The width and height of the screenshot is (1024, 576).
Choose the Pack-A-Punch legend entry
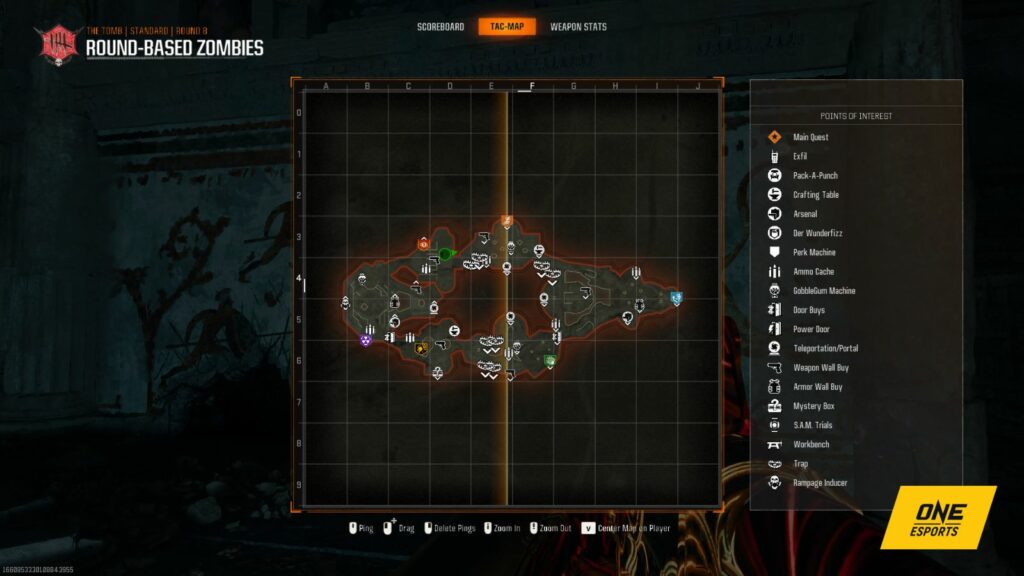[815, 176]
